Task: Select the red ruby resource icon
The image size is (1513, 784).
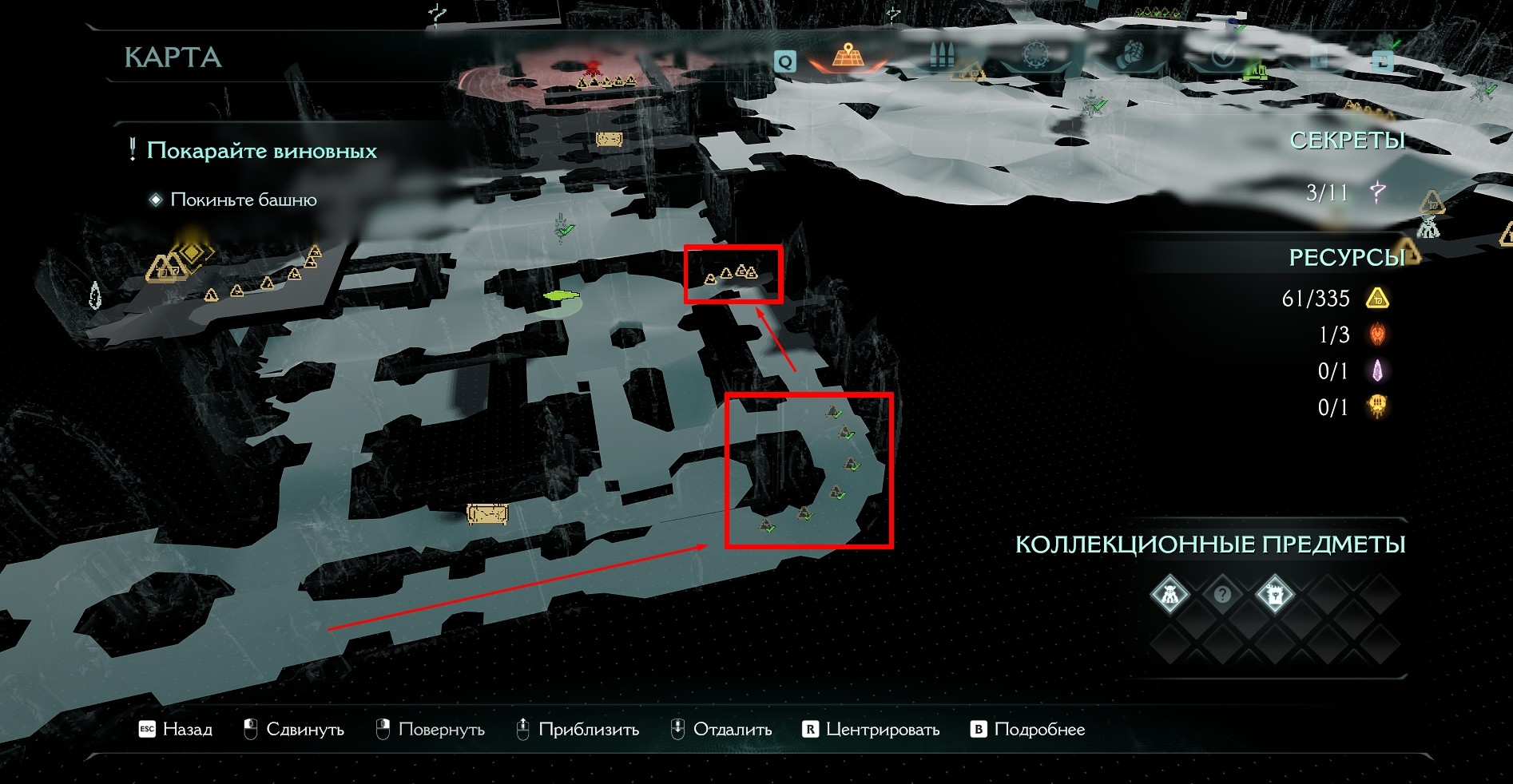Action: [x=1378, y=335]
